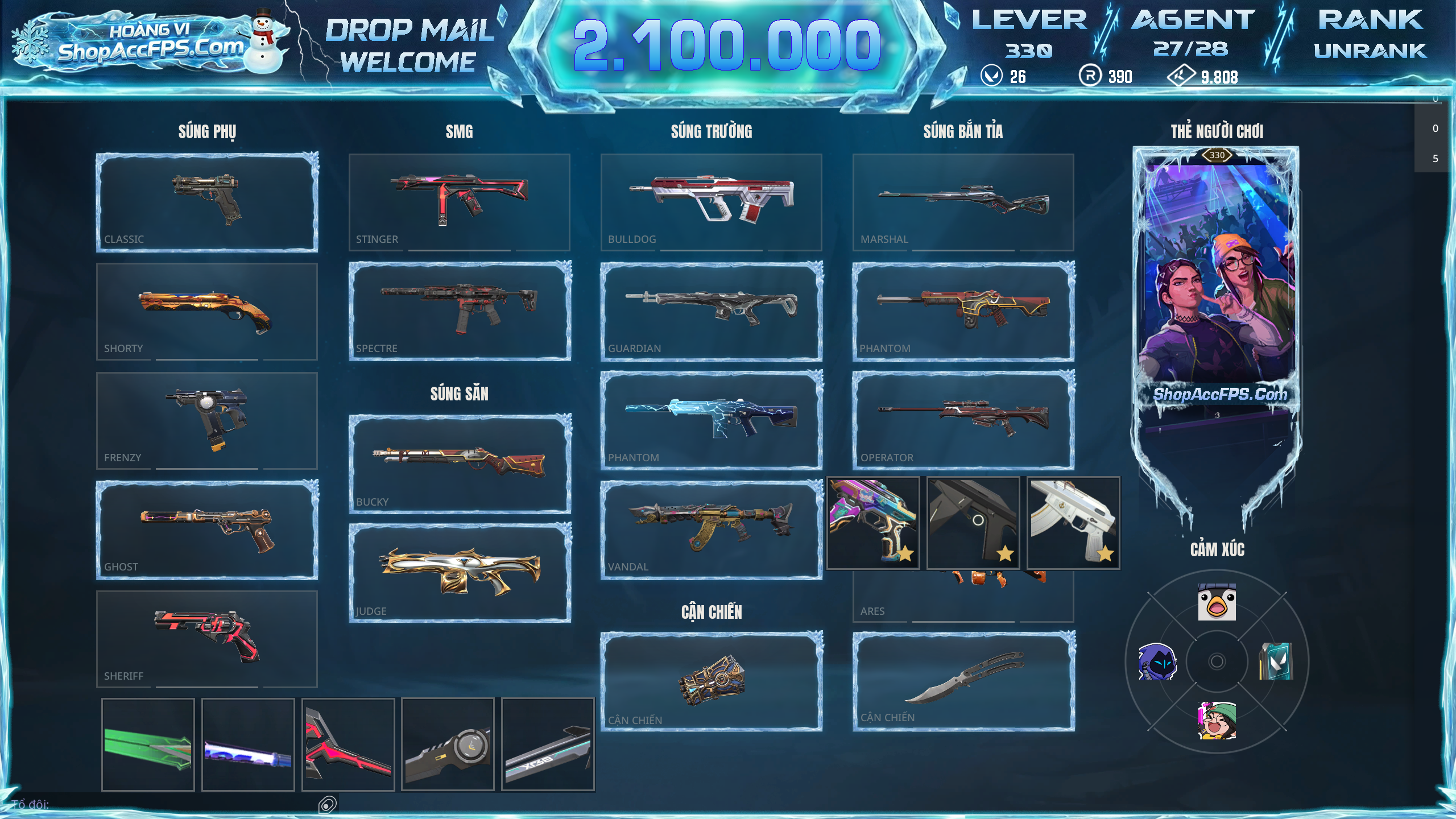1456x819 pixels.
Task: Choose the butterfly knife melee slot
Action: (963, 681)
